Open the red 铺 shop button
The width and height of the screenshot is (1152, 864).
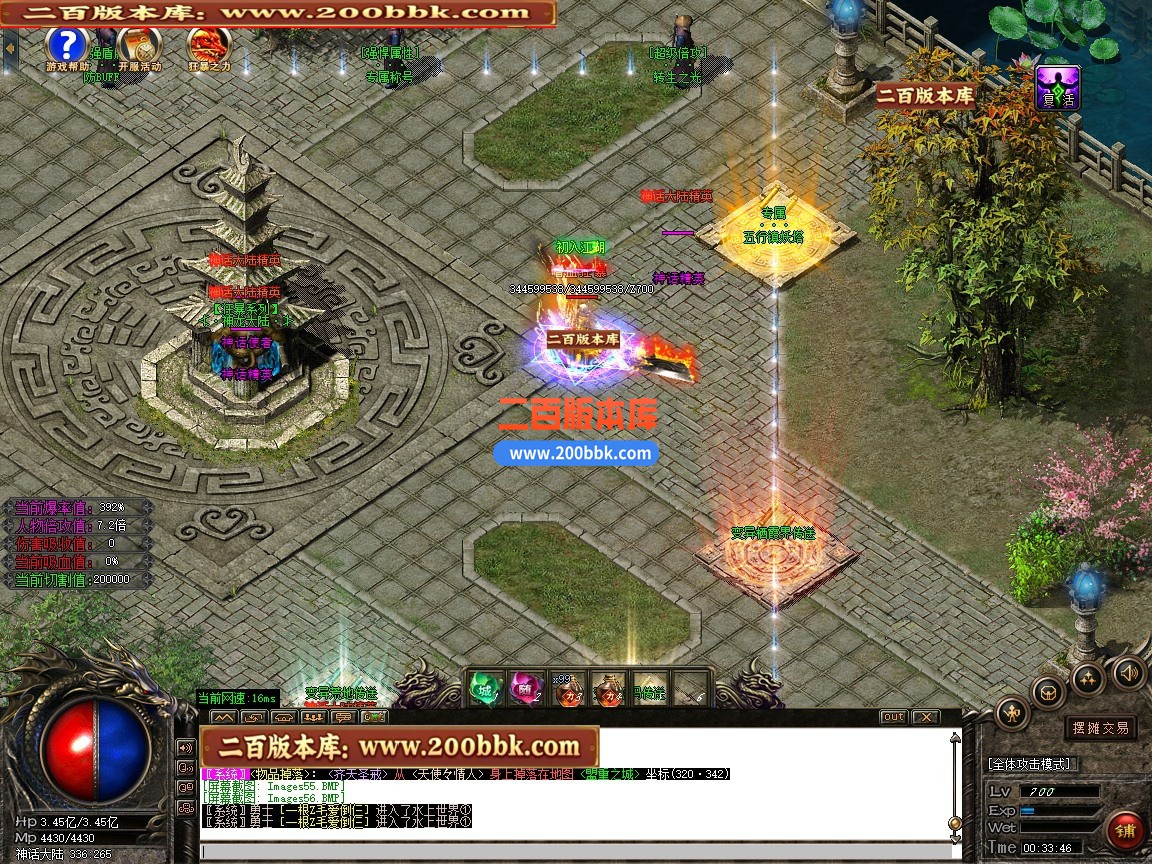[x=1125, y=830]
